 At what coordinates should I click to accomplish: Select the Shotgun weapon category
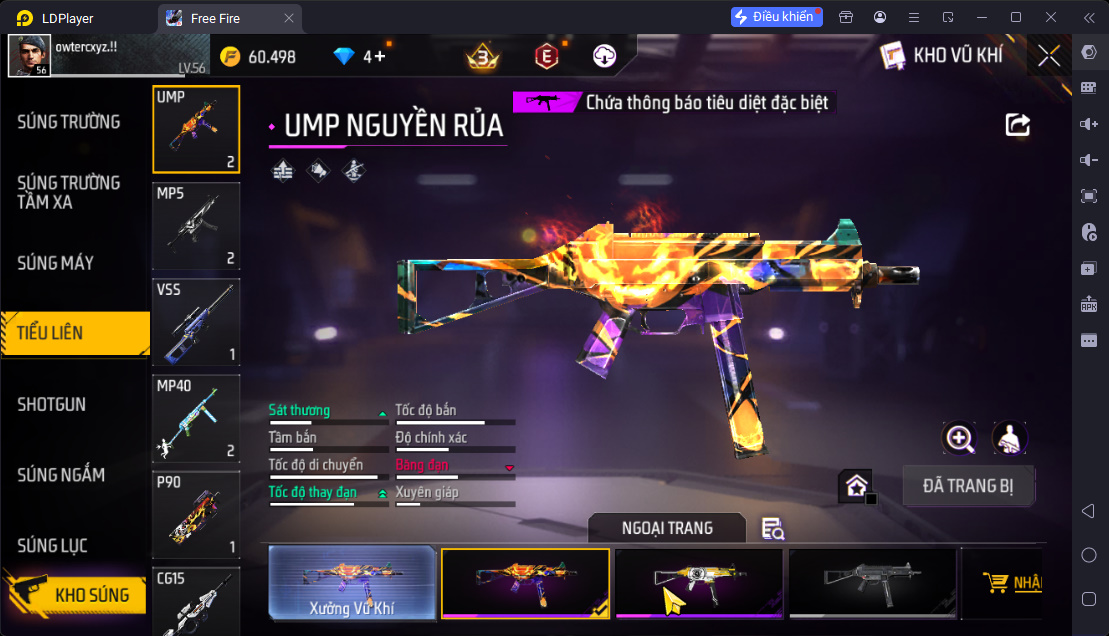point(52,404)
